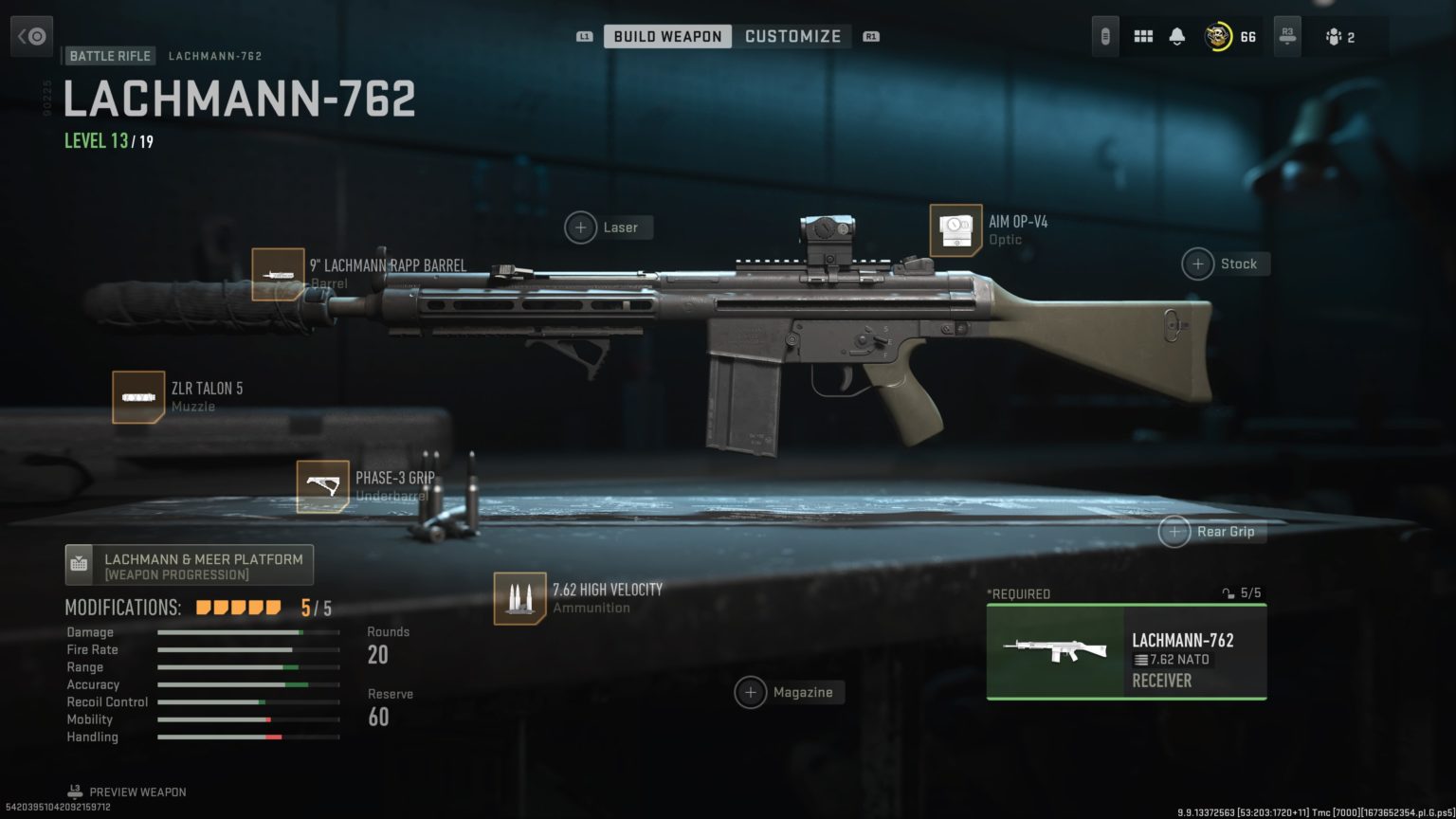This screenshot has height=819, width=1456.
Task: Open the Rear Grip attachment slot
Action: coord(1174,532)
